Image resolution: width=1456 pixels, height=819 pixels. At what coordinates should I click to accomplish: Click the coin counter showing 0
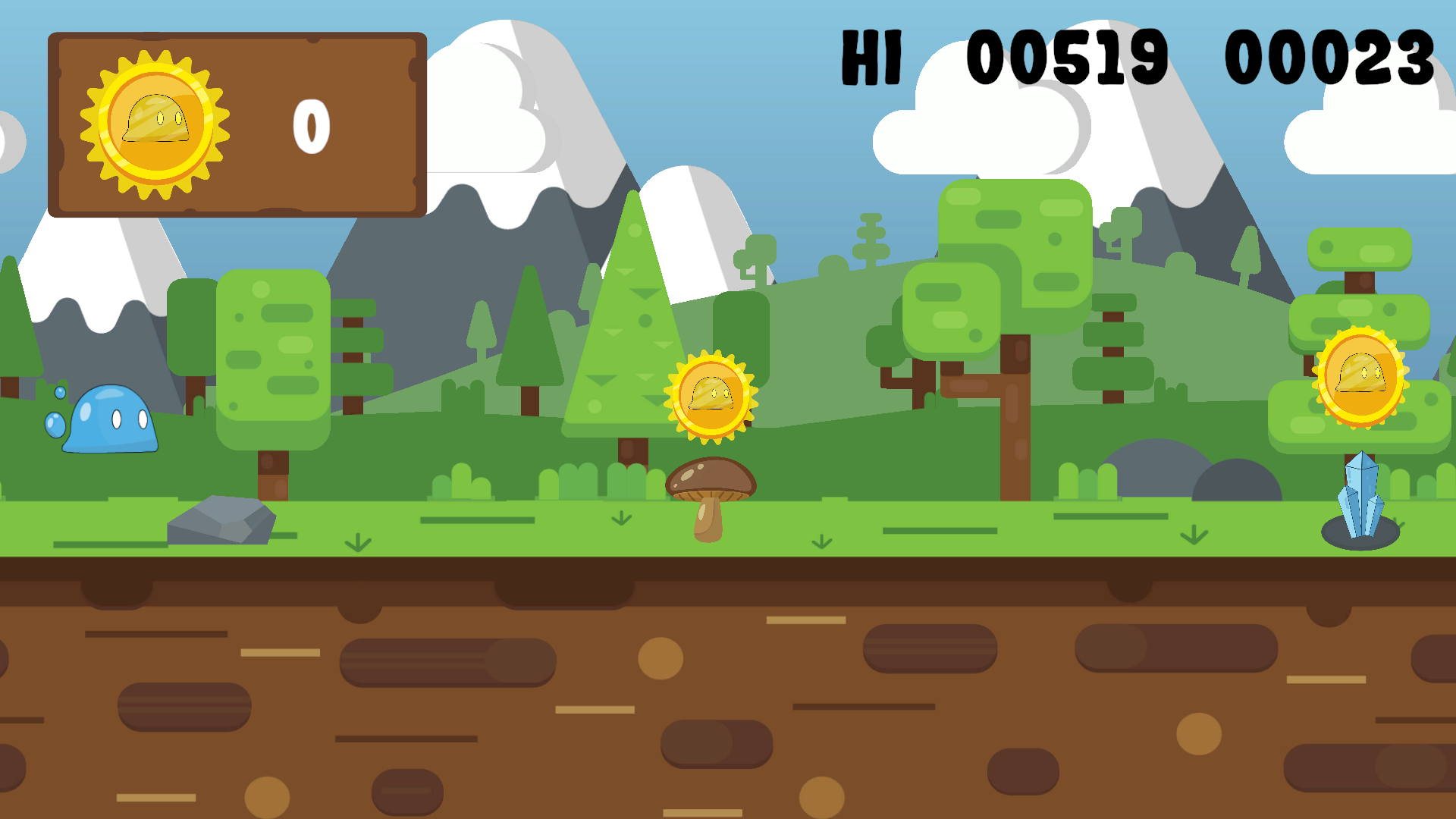(311, 127)
